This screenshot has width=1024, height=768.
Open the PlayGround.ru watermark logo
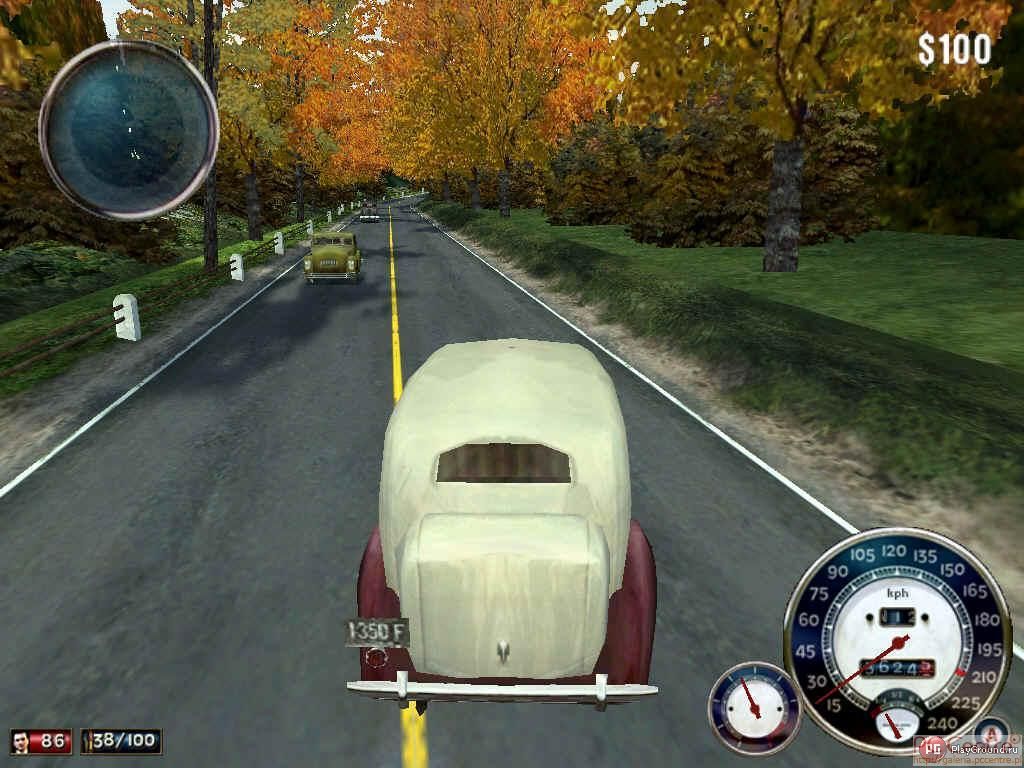coord(932,748)
